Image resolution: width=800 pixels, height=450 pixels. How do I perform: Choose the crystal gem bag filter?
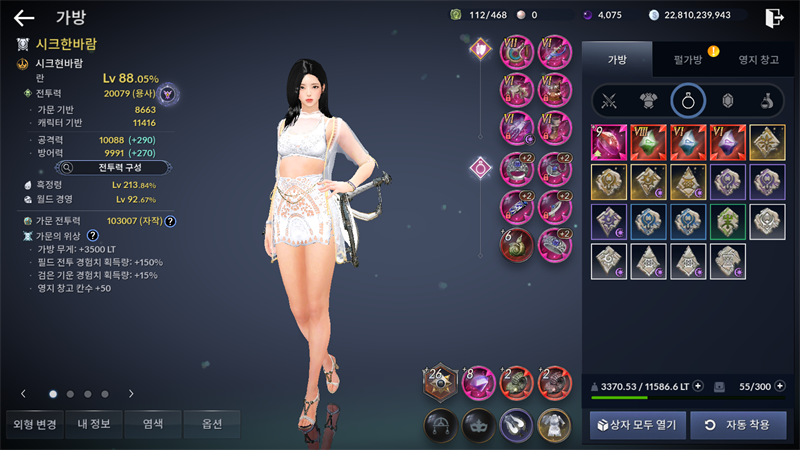tap(727, 100)
